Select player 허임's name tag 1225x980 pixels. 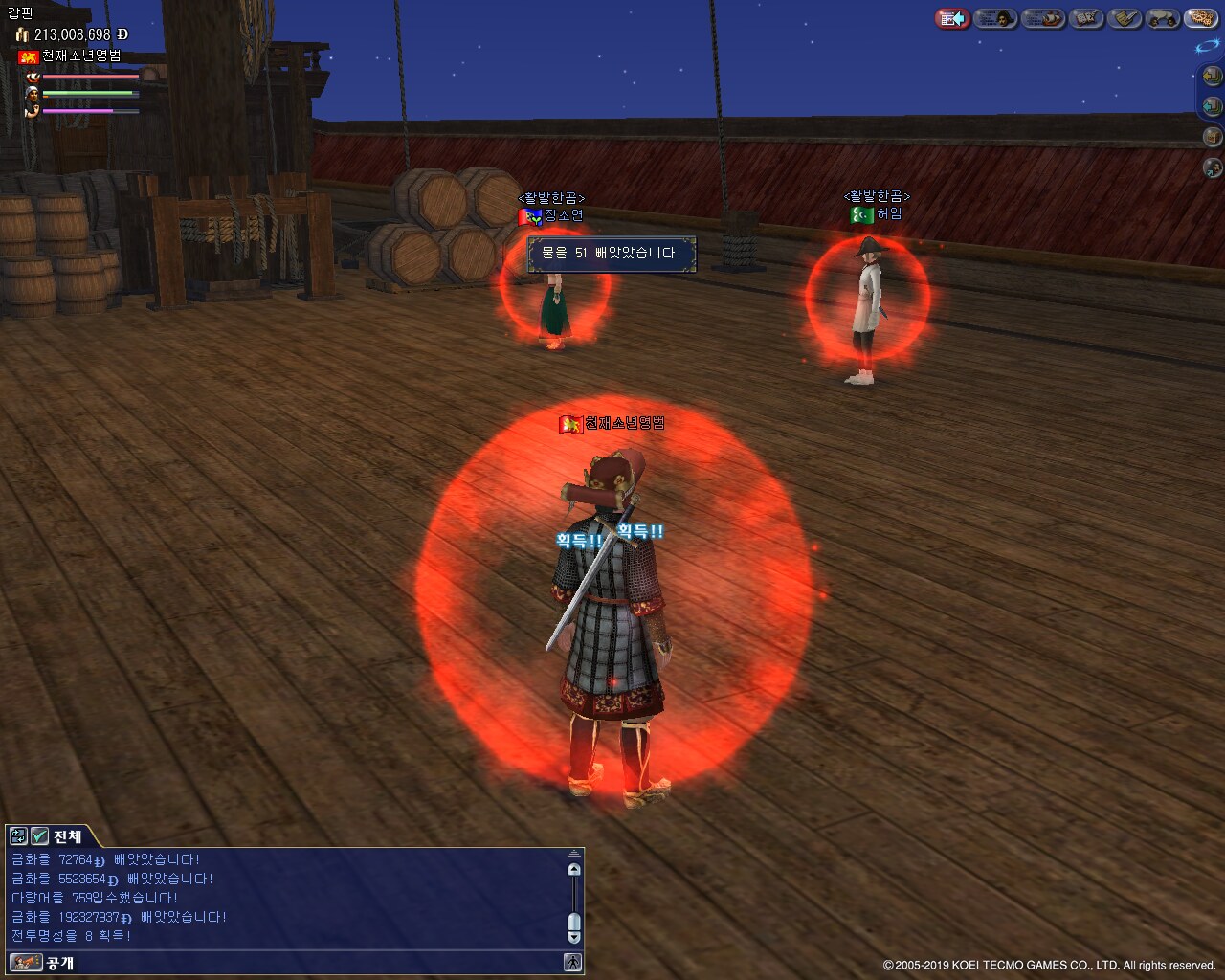point(889,213)
